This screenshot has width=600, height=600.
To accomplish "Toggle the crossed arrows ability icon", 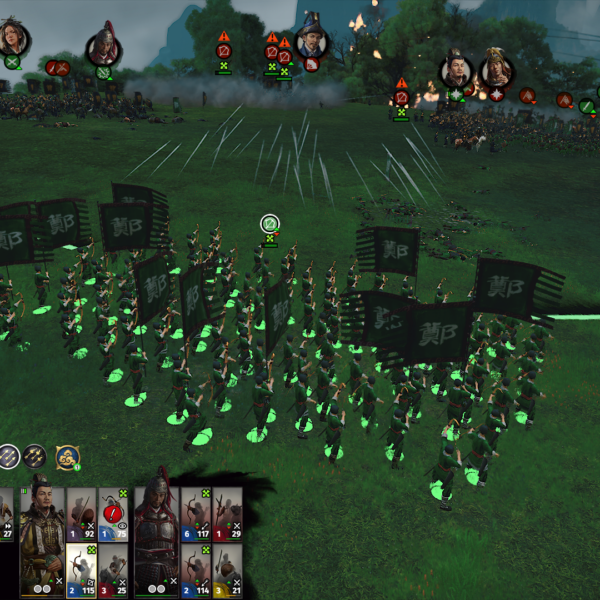I will coord(35,458).
